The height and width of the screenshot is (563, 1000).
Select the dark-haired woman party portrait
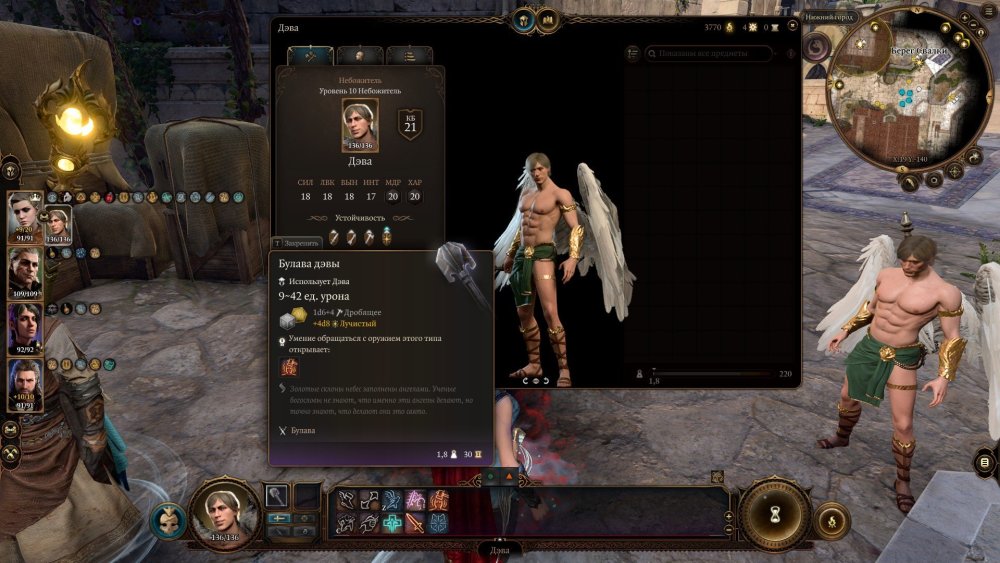point(25,326)
